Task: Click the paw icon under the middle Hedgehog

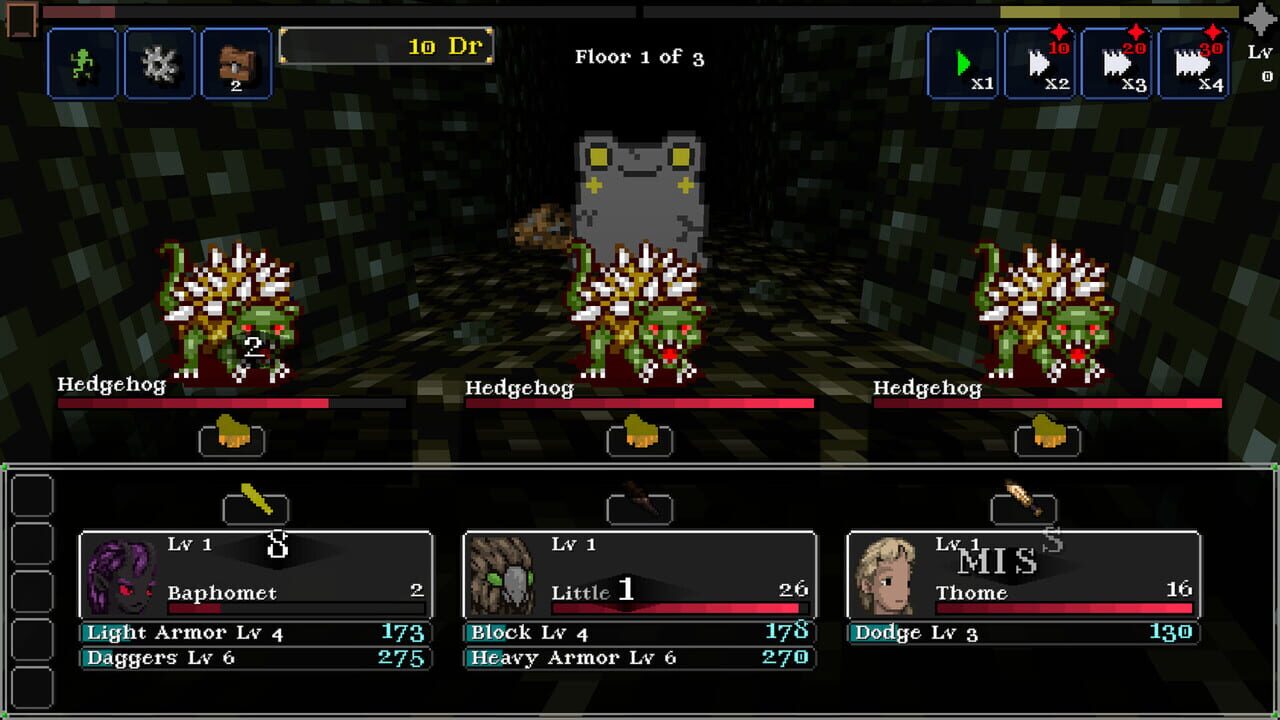Action: click(640, 437)
